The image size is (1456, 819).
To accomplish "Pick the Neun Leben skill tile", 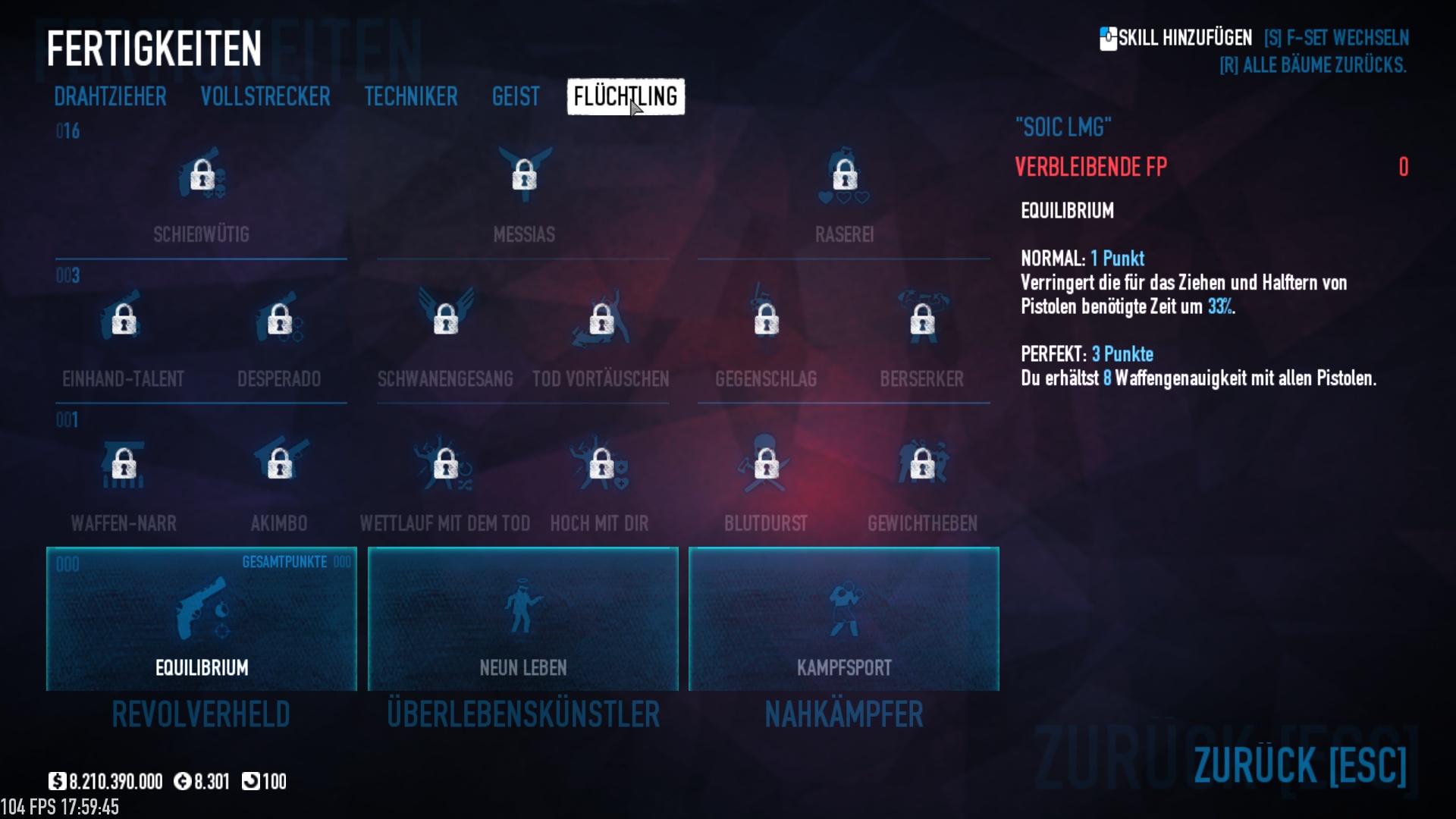I will [x=522, y=619].
